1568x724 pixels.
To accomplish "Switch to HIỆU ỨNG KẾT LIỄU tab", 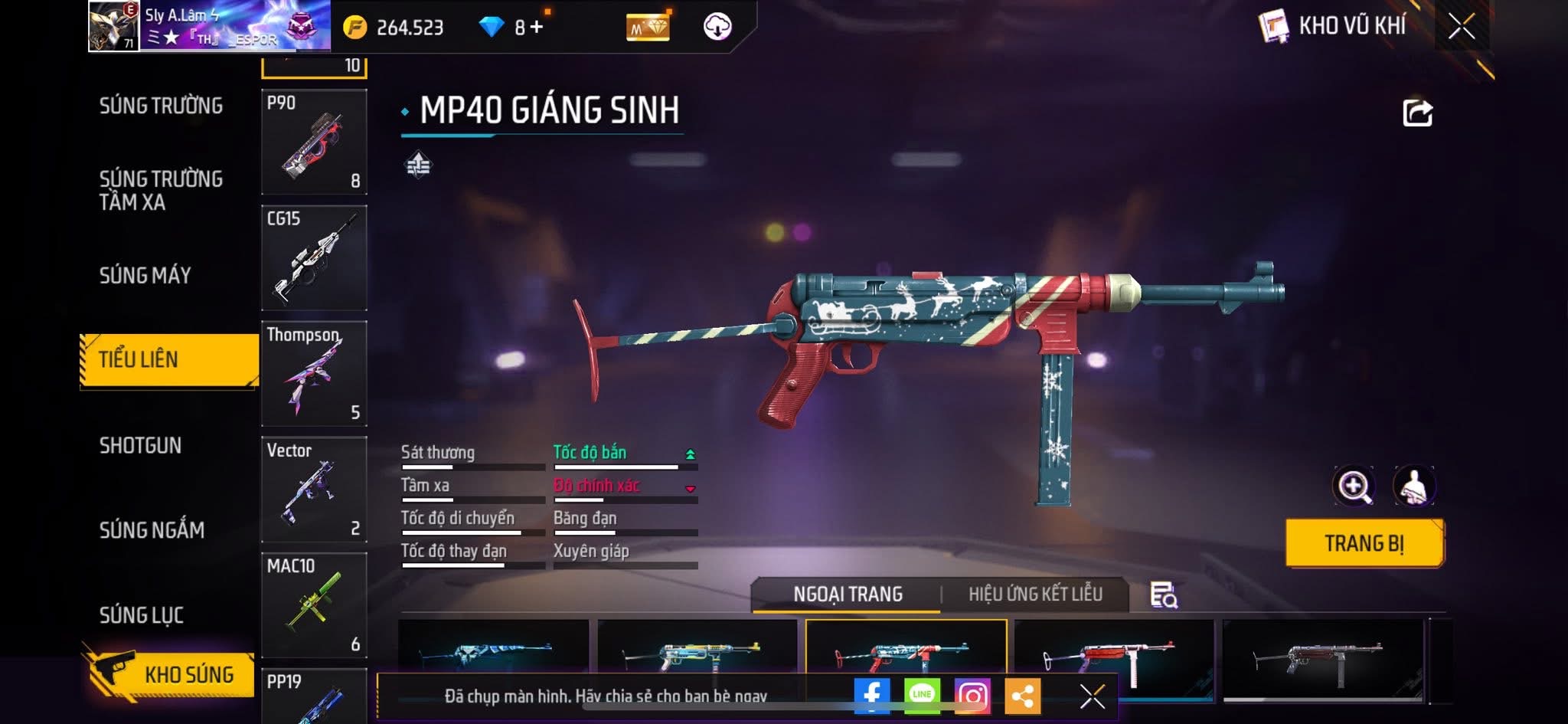I will (1035, 595).
